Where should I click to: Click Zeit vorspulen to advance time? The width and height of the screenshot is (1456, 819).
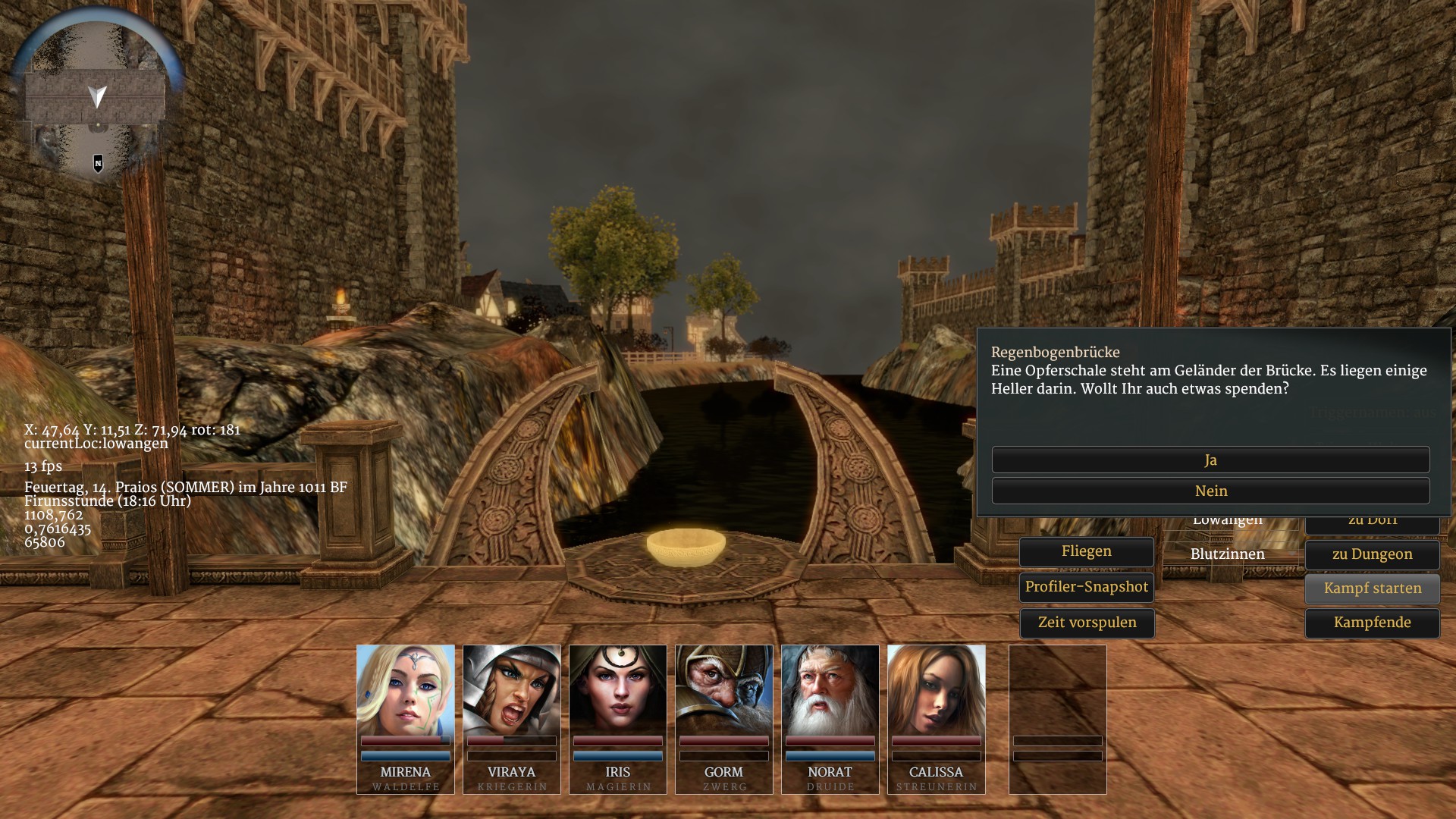point(1086,623)
